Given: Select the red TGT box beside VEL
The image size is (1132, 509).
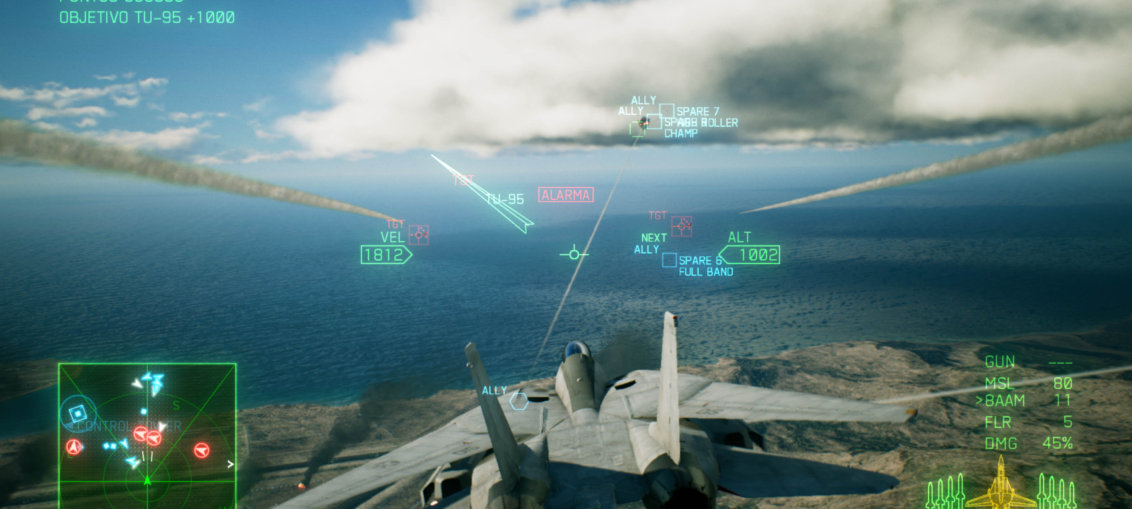Looking at the screenshot, I should coord(418,234).
